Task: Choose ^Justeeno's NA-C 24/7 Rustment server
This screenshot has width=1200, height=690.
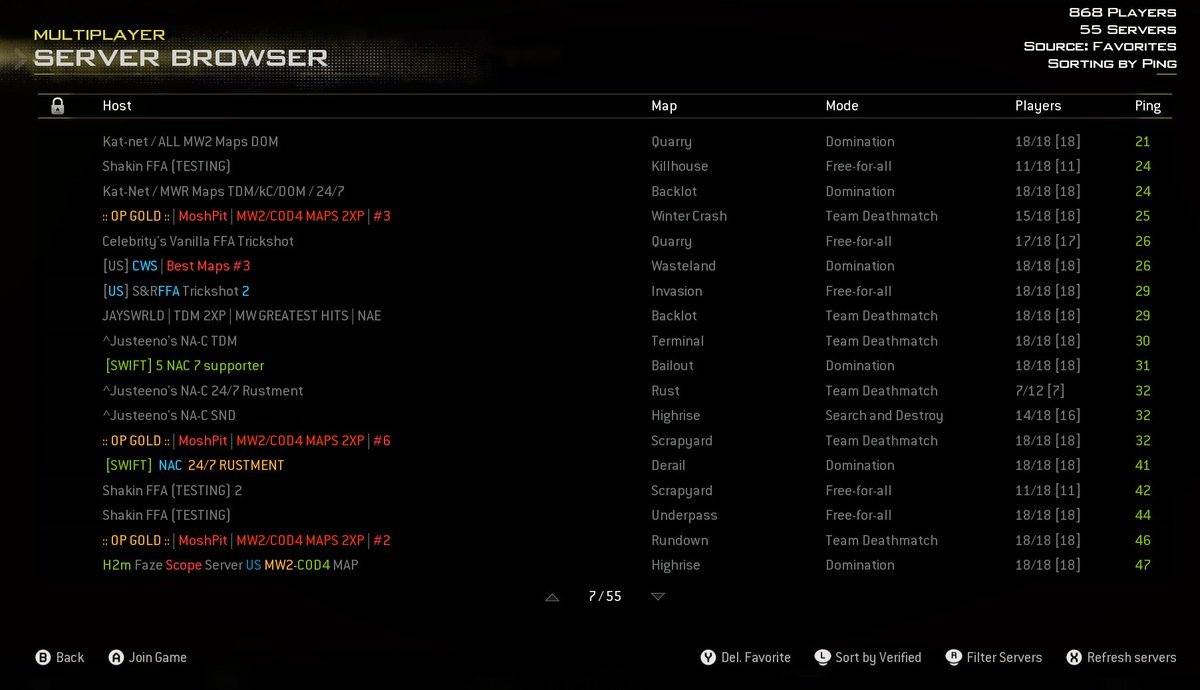Action: tap(202, 391)
